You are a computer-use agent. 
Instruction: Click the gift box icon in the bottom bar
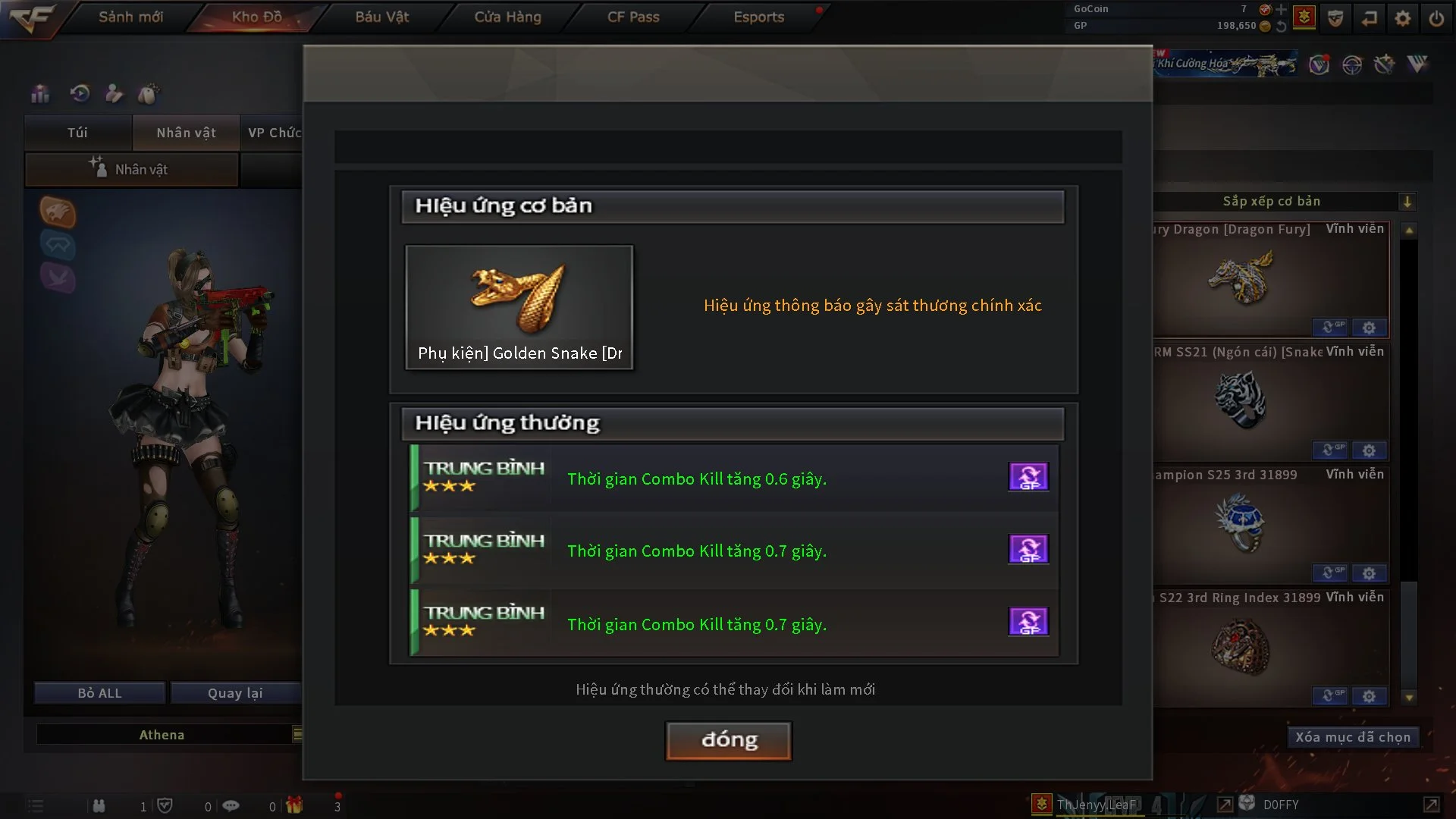point(294,805)
